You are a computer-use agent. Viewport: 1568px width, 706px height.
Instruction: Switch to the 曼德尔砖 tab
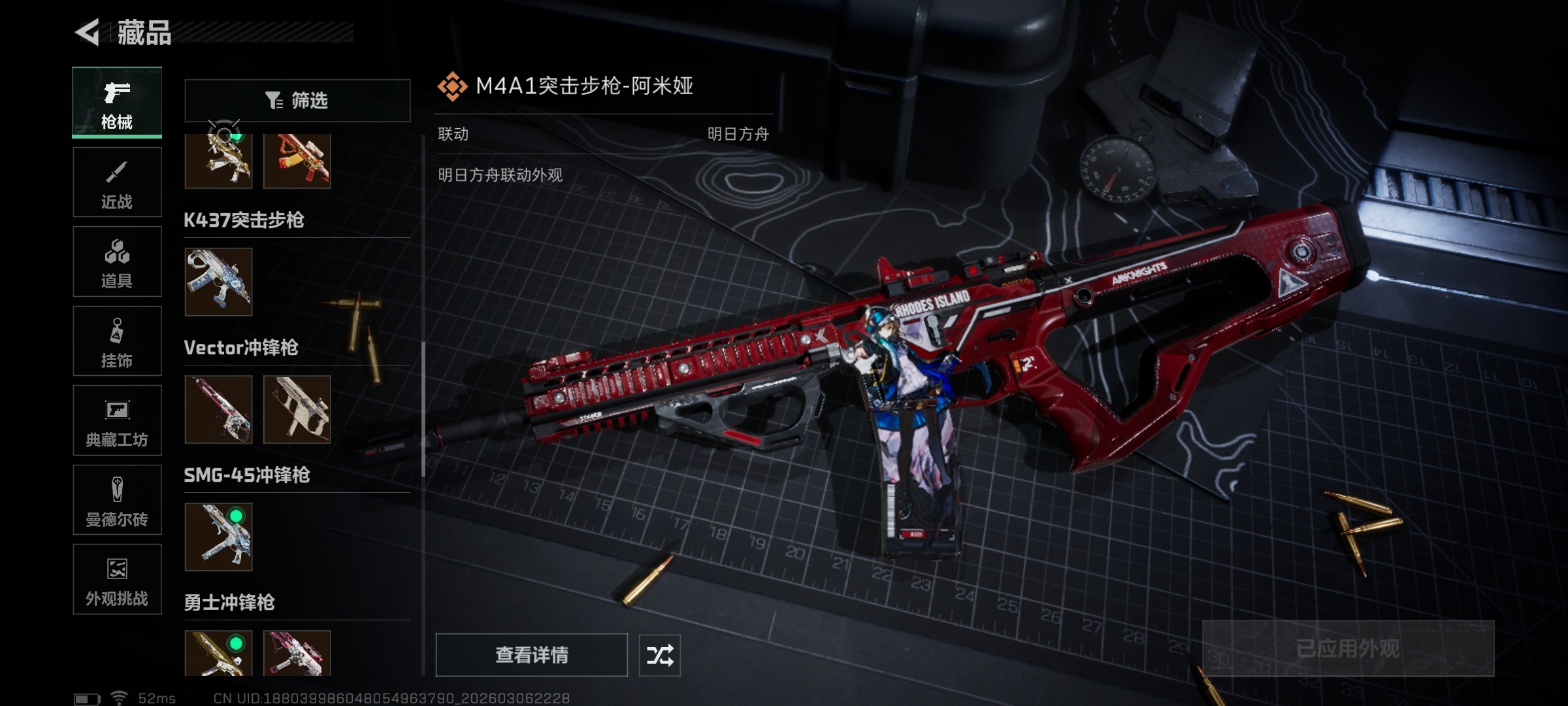click(x=117, y=500)
